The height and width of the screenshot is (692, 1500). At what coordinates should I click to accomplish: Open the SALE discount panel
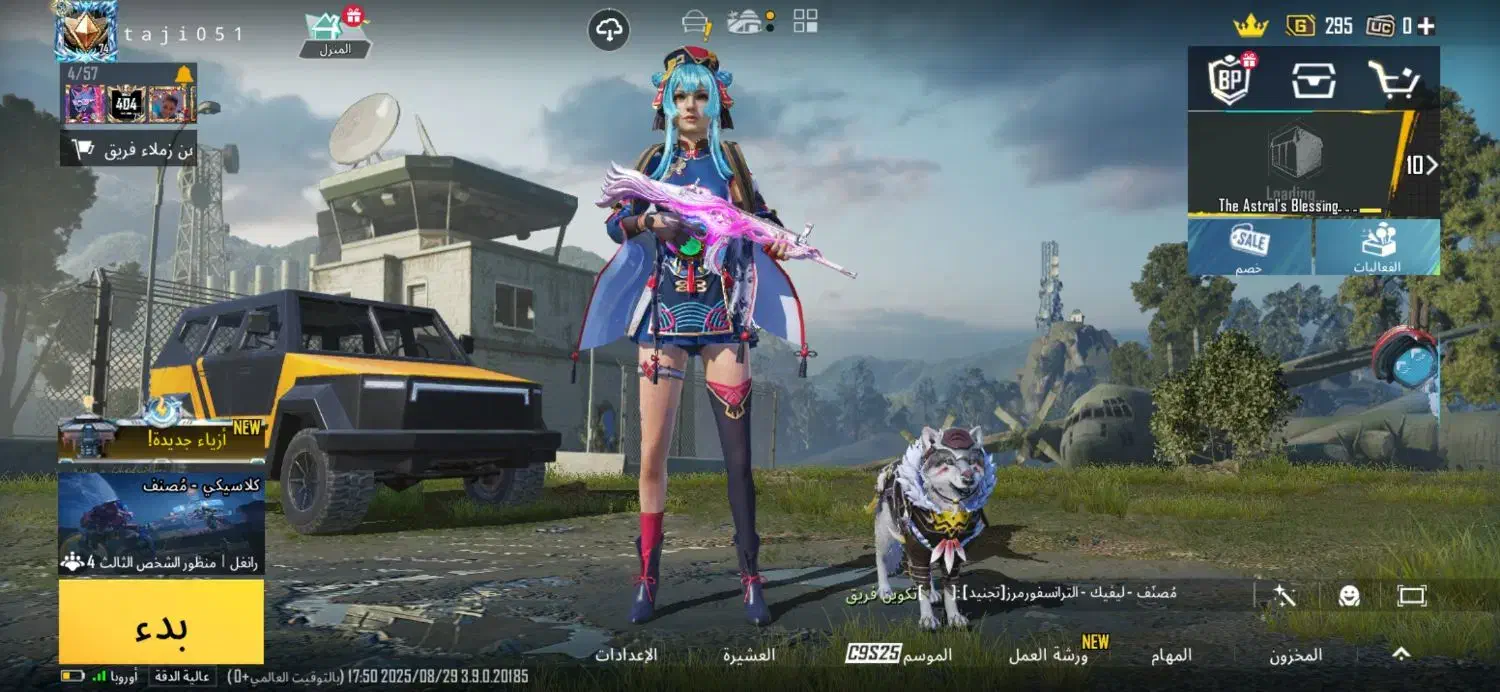pos(1250,247)
